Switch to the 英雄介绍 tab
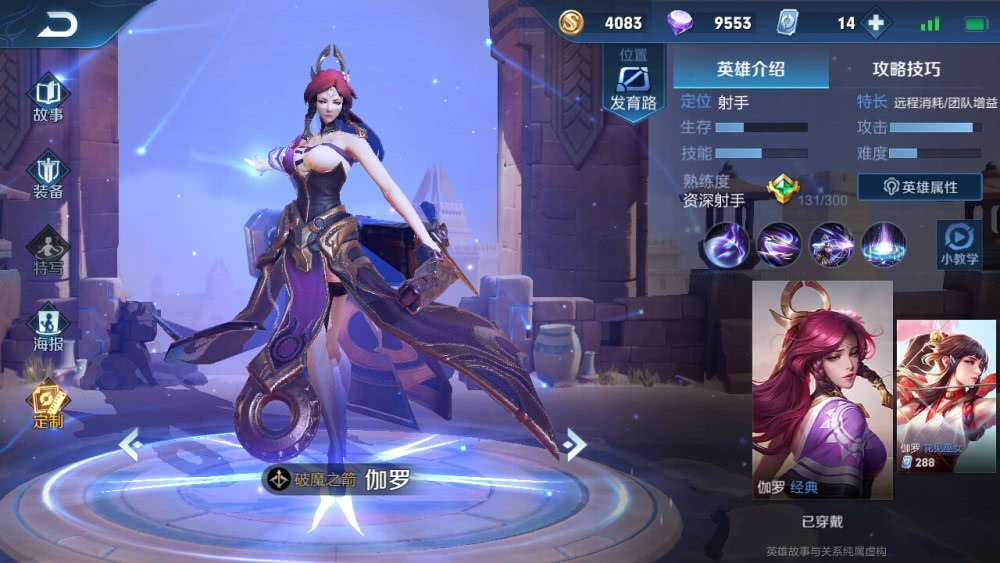 coord(750,69)
